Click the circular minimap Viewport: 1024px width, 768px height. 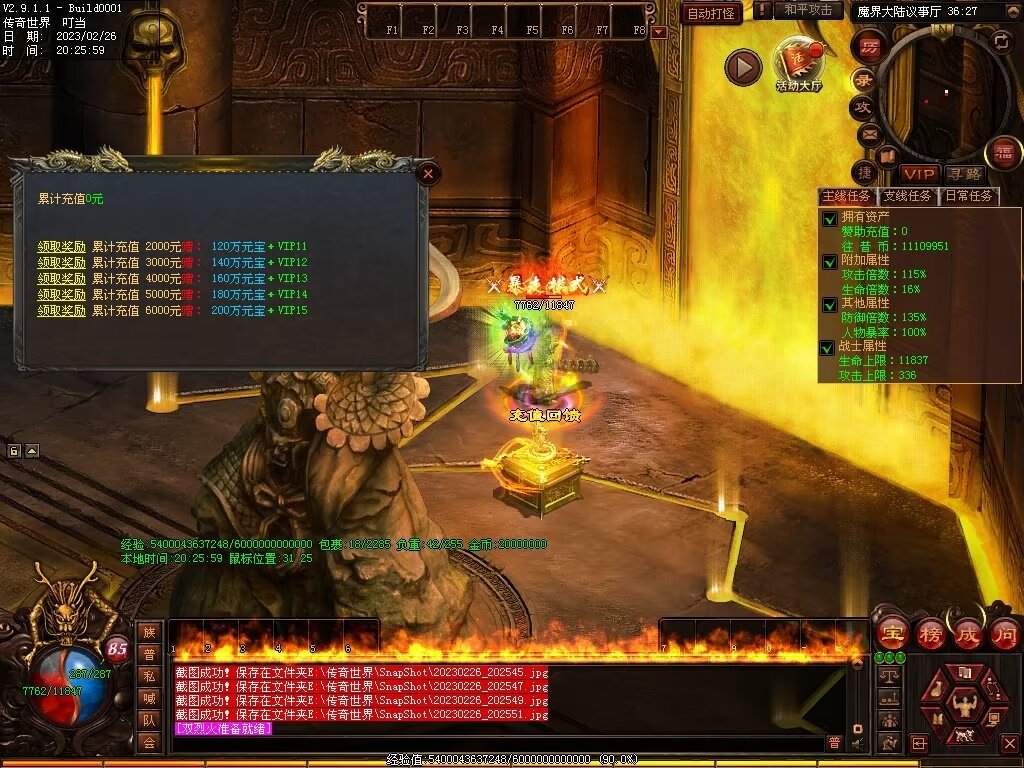coord(942,92)
